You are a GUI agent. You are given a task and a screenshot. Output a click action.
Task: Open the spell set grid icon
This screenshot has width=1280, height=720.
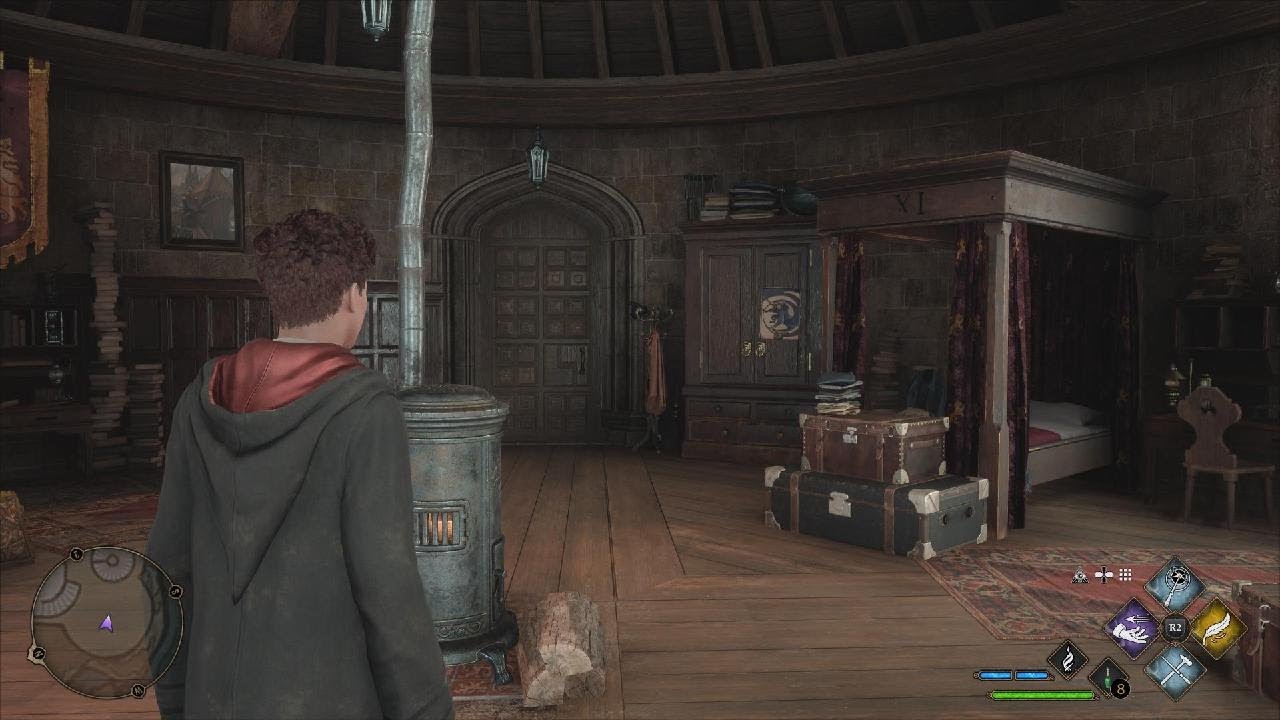point(1124,575)
